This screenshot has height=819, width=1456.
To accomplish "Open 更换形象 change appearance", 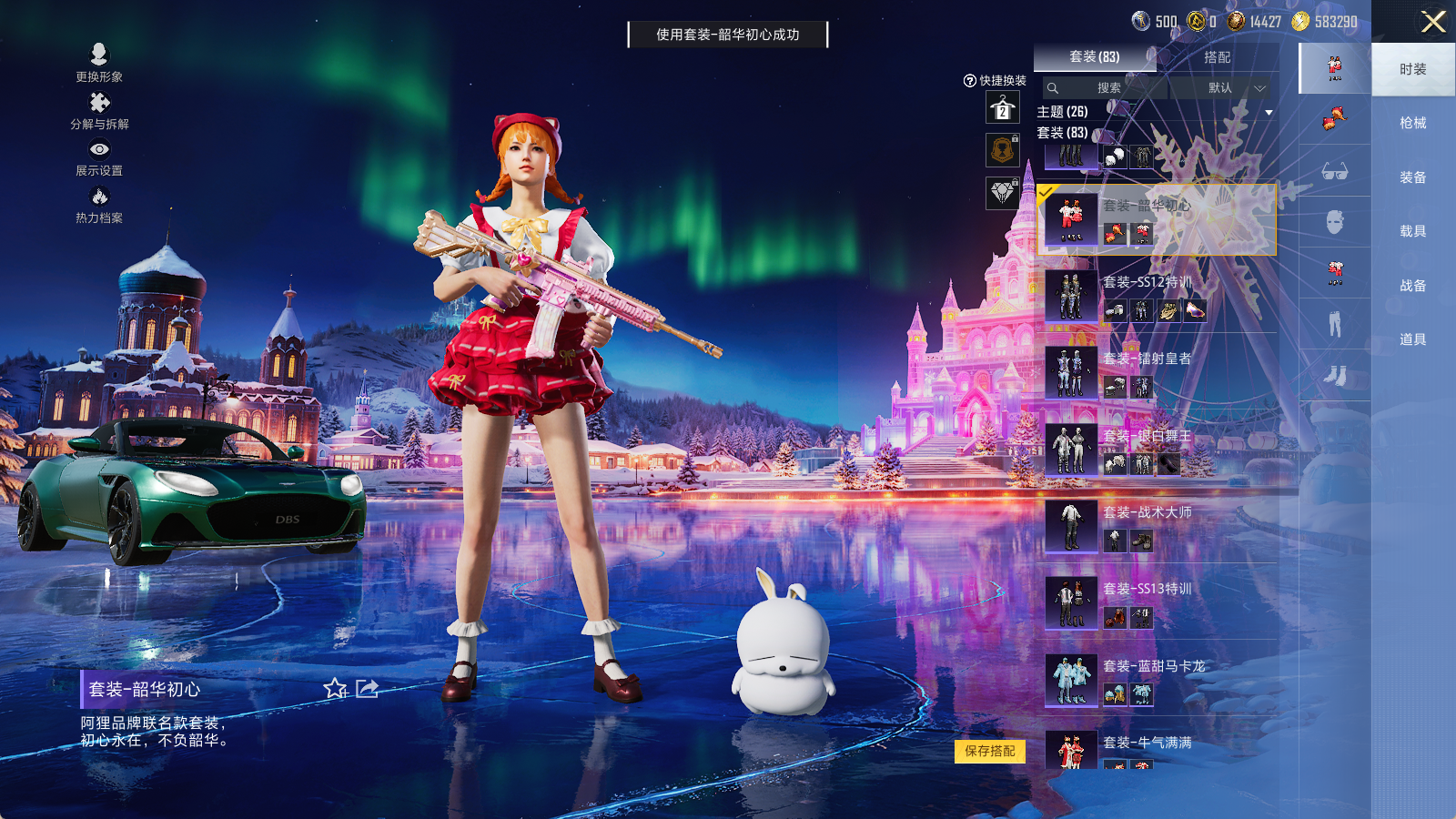I will (99, 63).
